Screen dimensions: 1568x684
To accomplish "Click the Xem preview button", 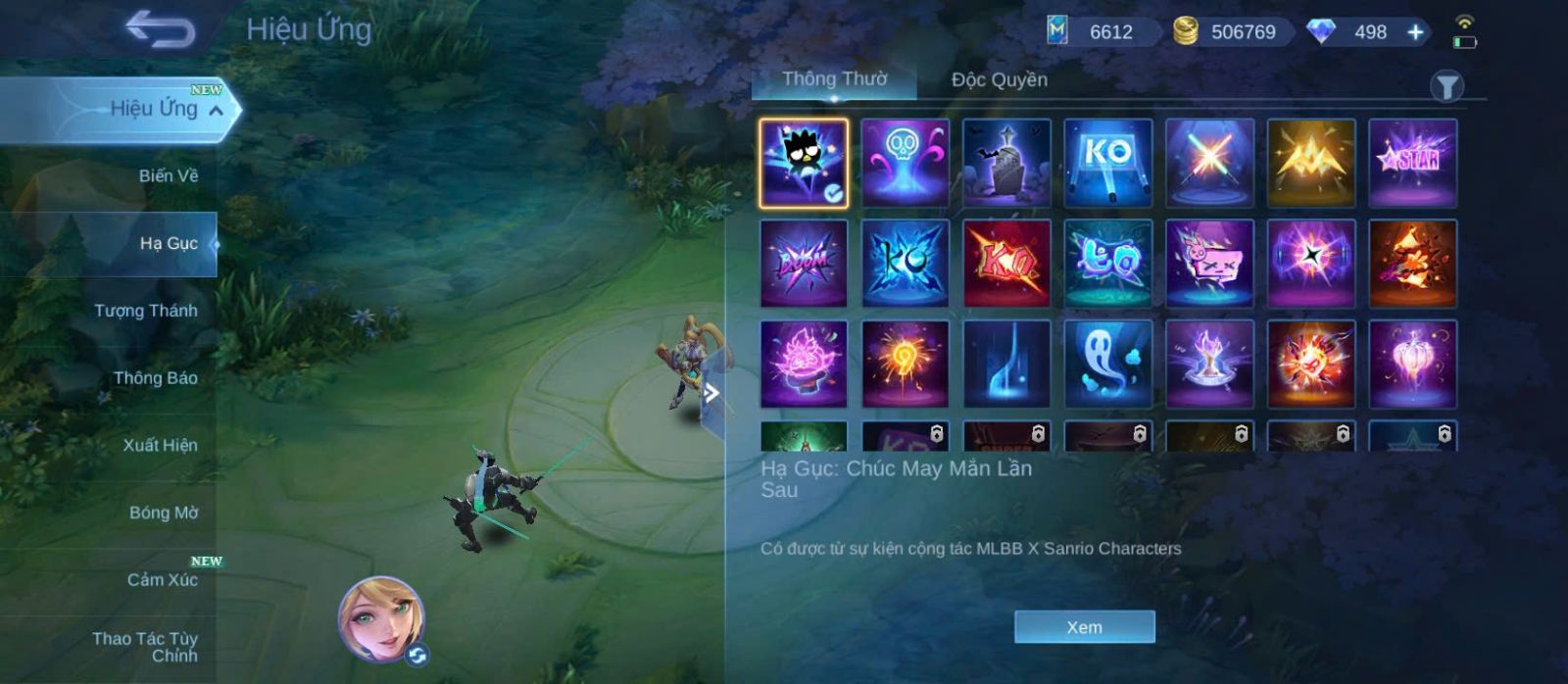I will (x=1084, y=627).
